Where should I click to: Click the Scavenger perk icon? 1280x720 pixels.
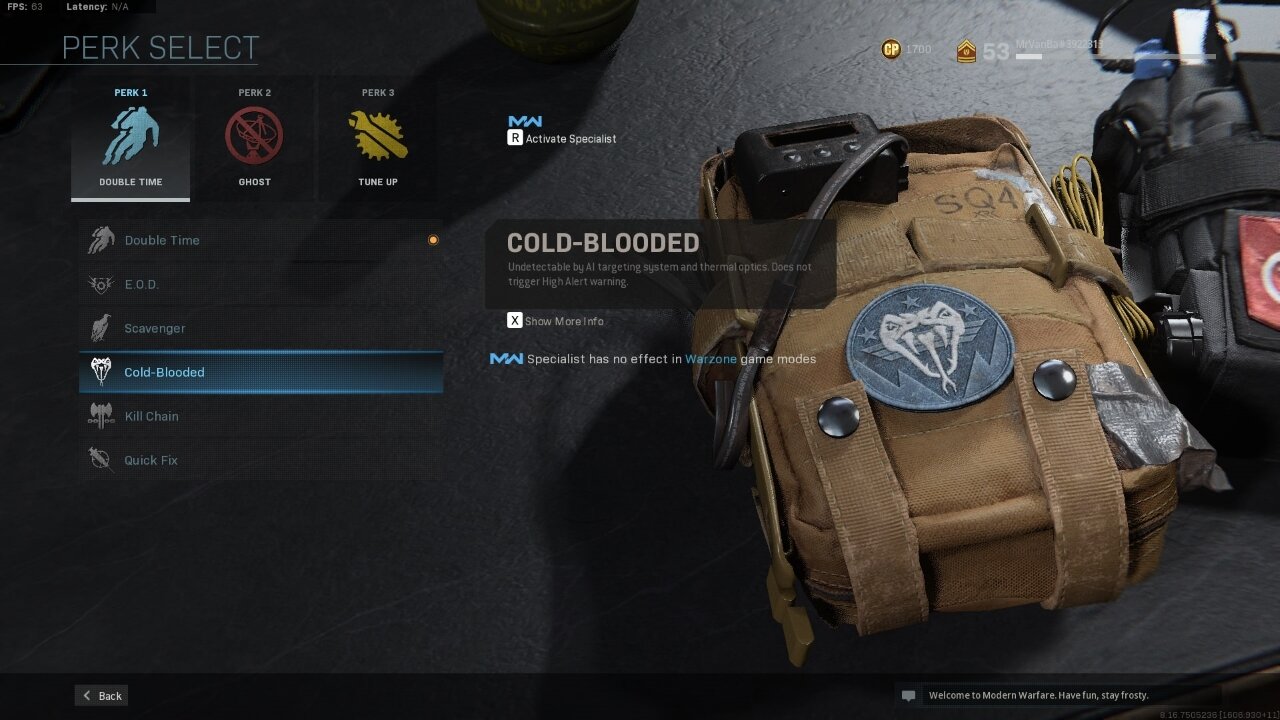[x=99, y=328]
